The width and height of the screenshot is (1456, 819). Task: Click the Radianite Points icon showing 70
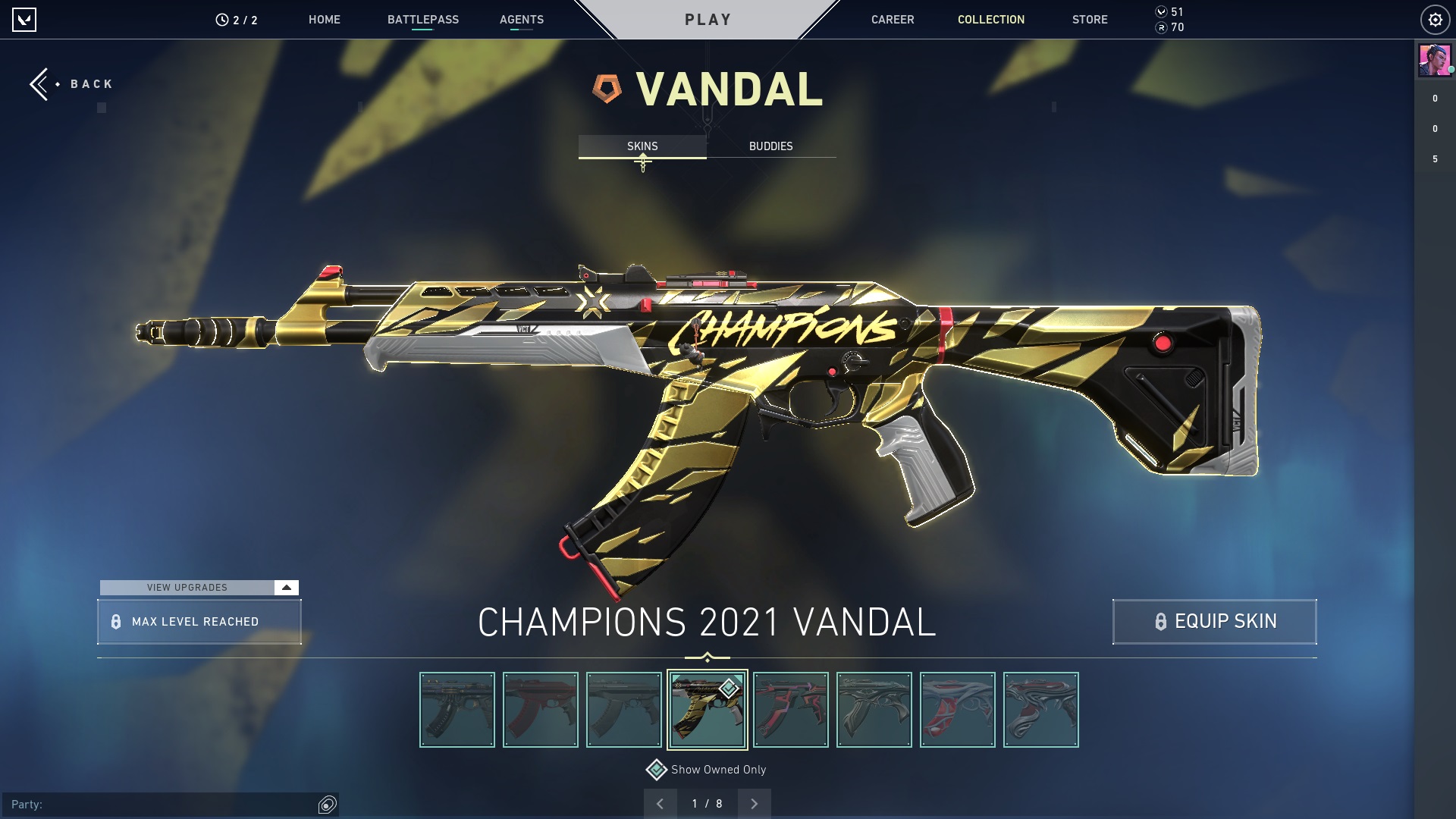click(1160, 30)
